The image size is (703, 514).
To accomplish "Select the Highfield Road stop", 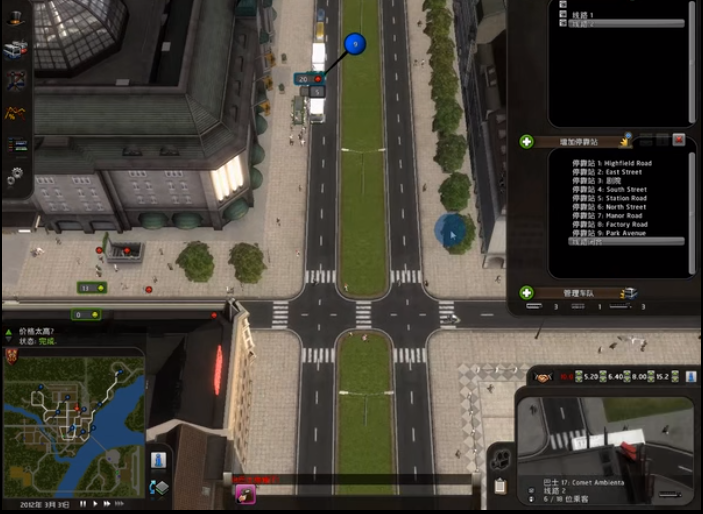I will pos(611,163).
